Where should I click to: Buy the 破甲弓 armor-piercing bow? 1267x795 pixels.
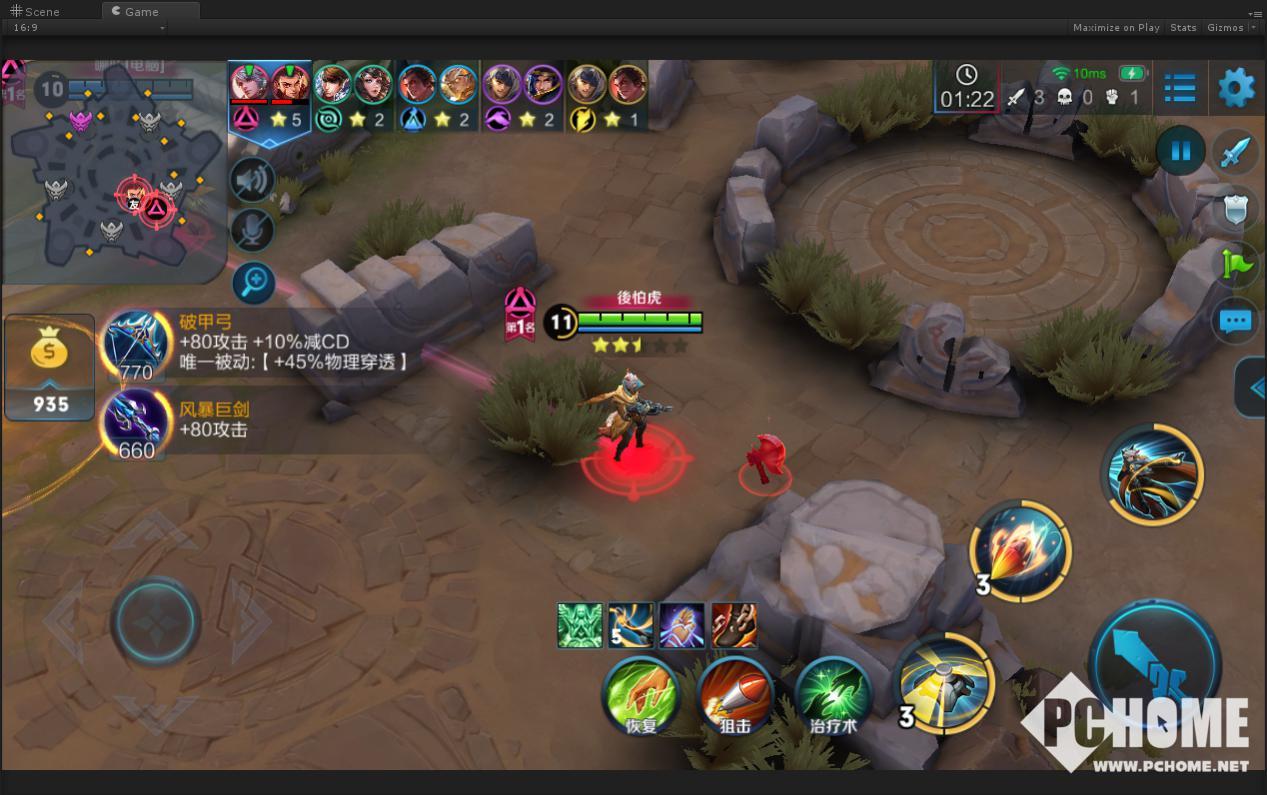137,346
